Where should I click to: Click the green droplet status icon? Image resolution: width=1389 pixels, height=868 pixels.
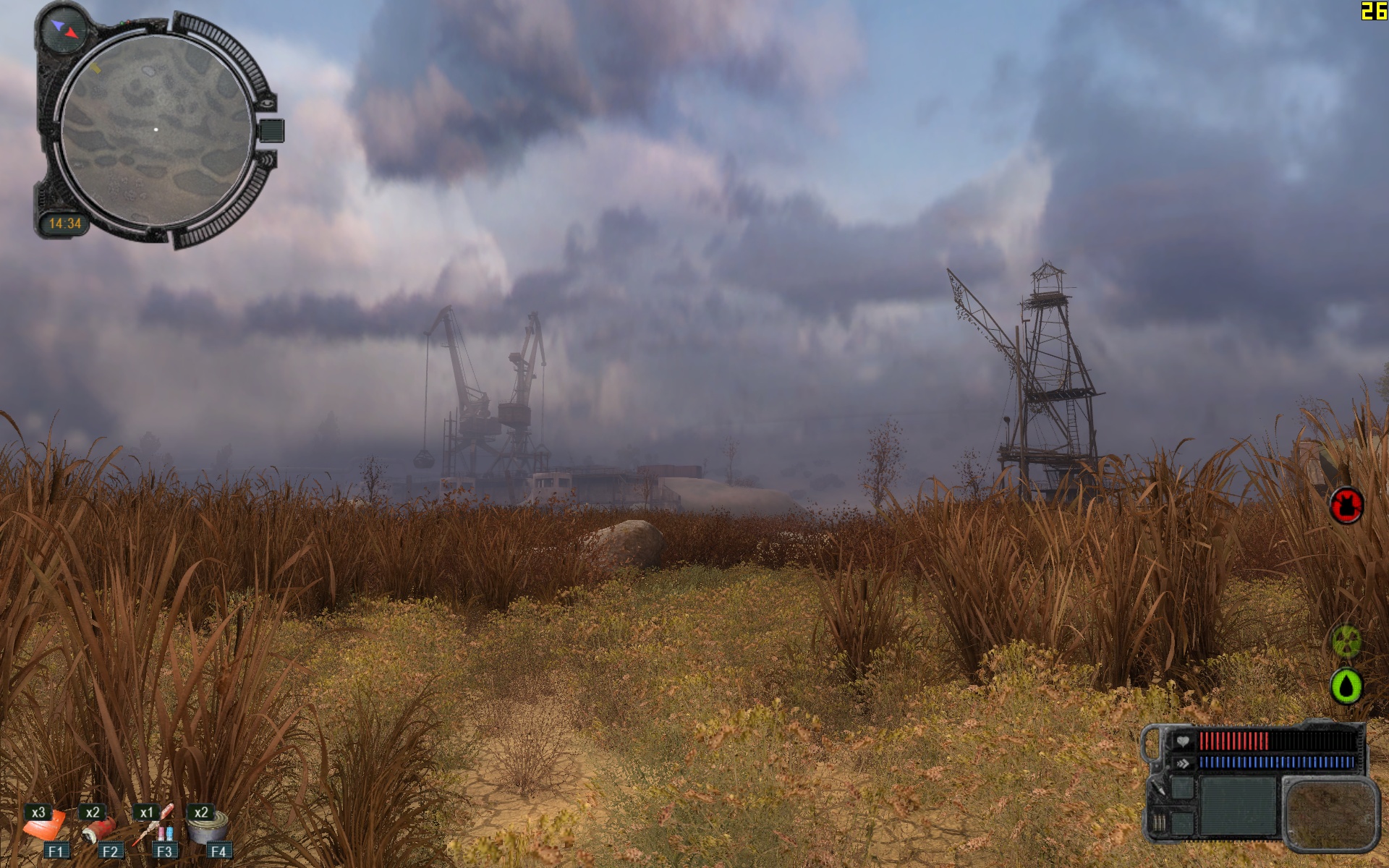1346,686
